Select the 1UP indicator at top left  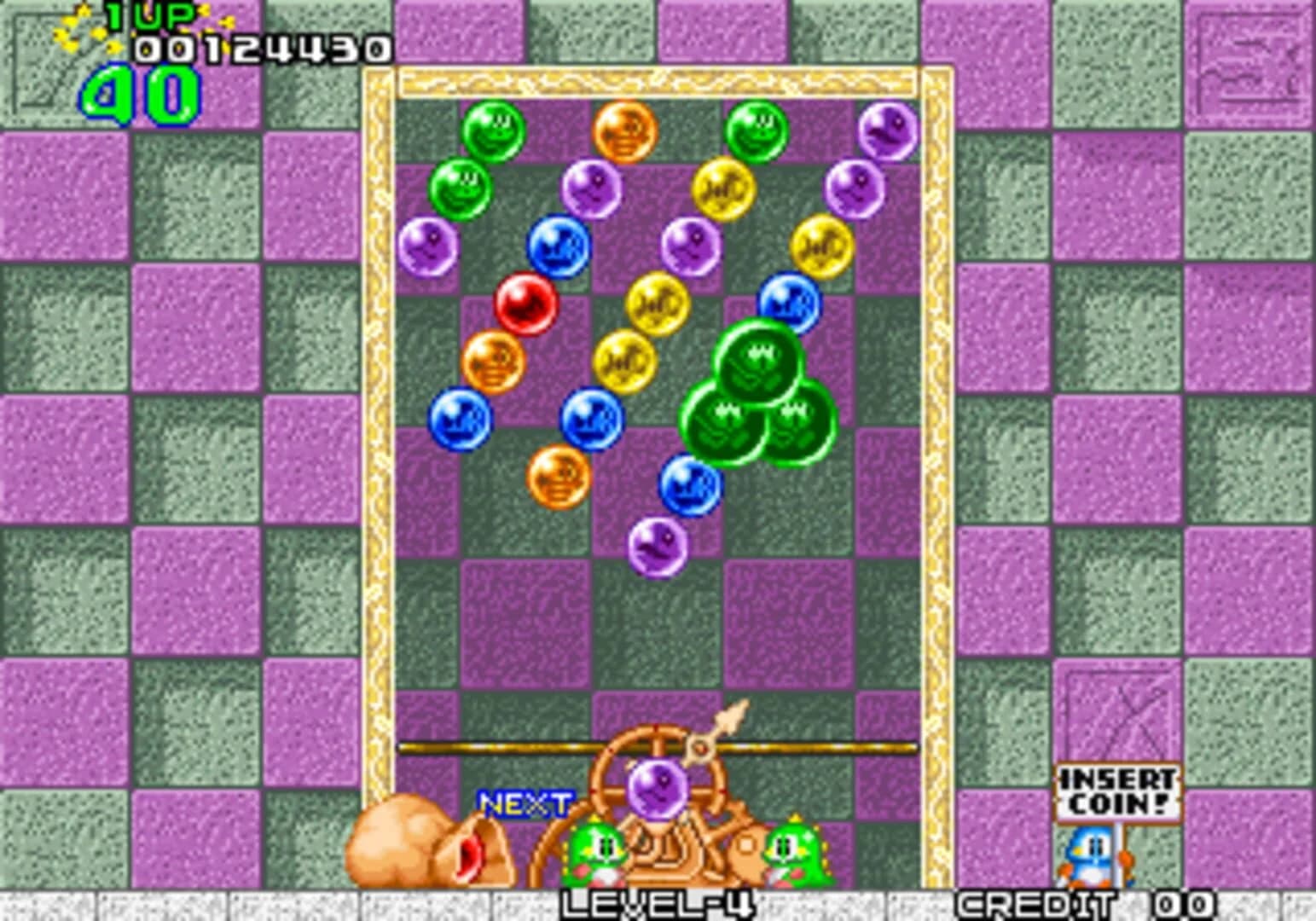coord(149,15)
